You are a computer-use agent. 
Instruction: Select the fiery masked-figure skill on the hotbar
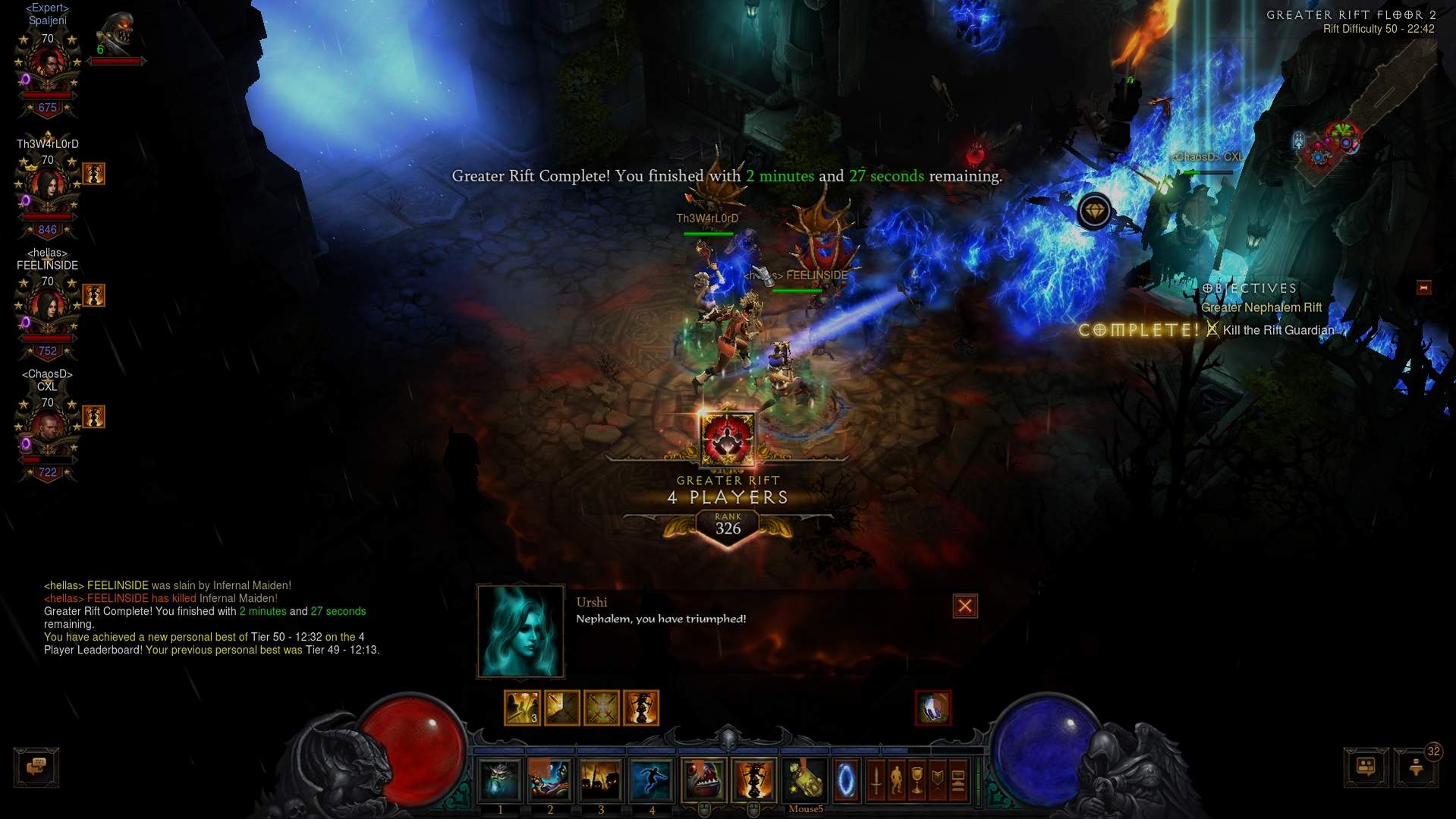tap(753, 780)
